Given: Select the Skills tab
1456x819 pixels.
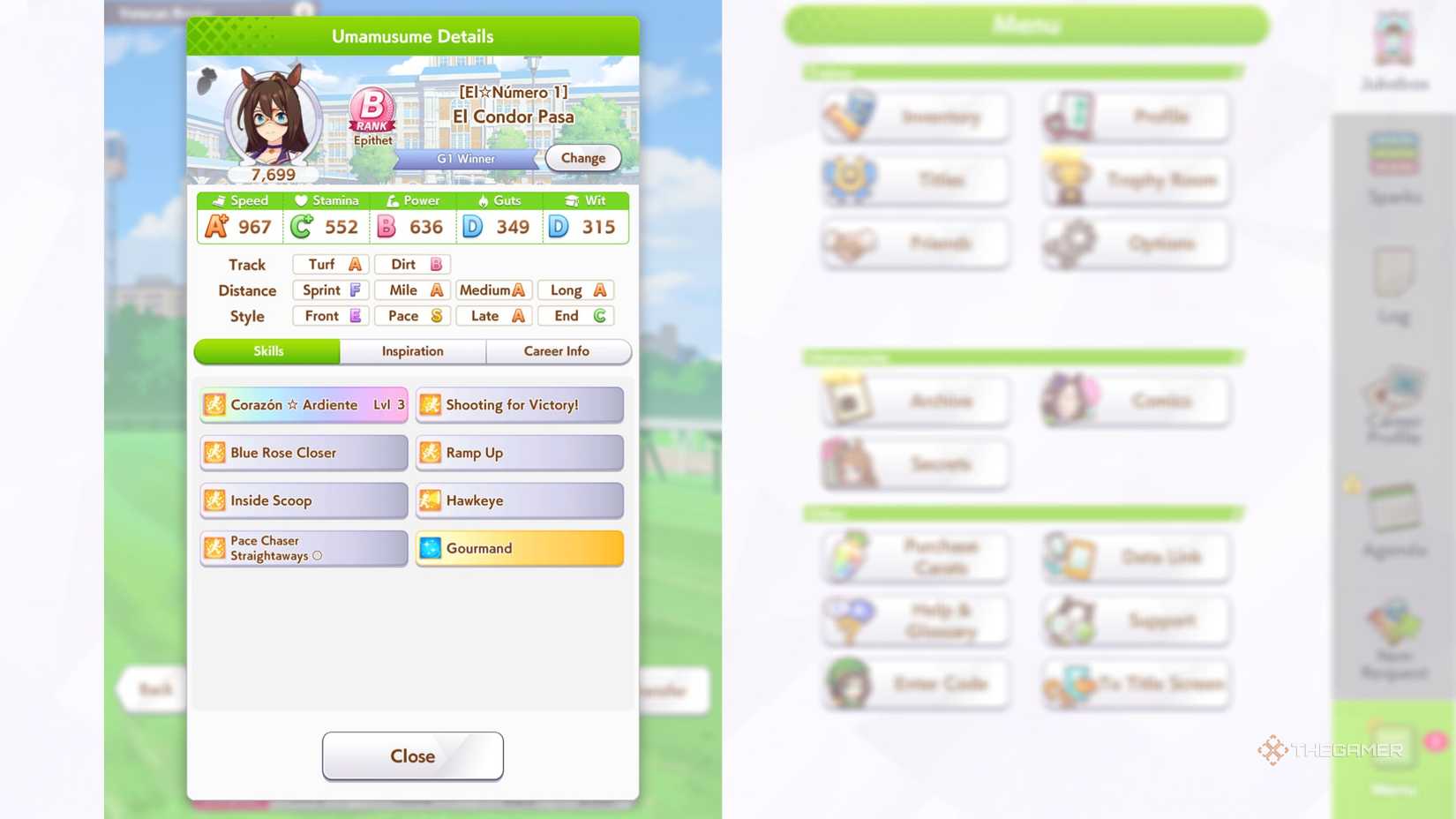Looking at the screenshot, I should tap(266, 351).
